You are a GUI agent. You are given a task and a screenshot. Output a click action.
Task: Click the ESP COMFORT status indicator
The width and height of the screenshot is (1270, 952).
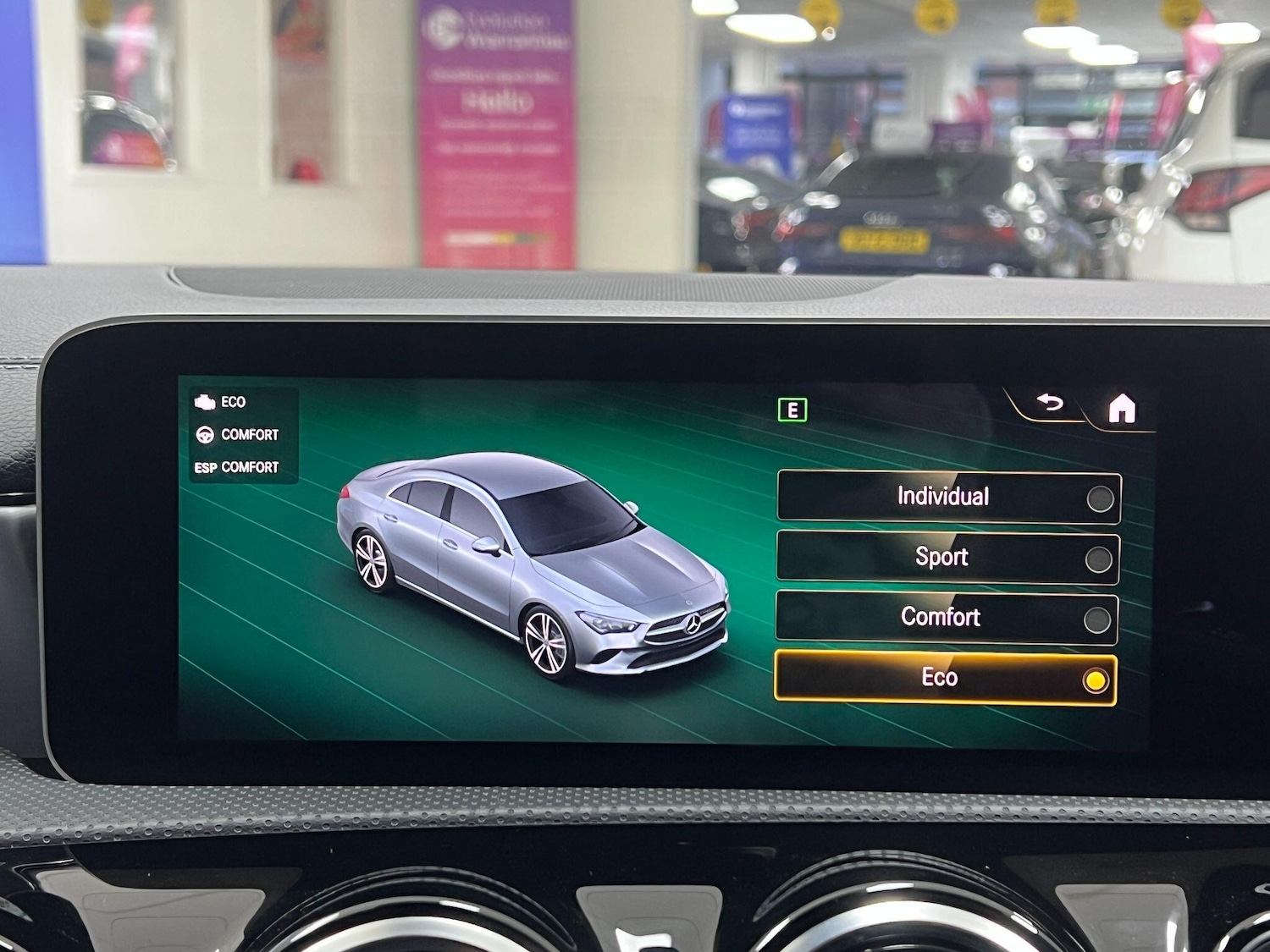[x=235, y=466]
